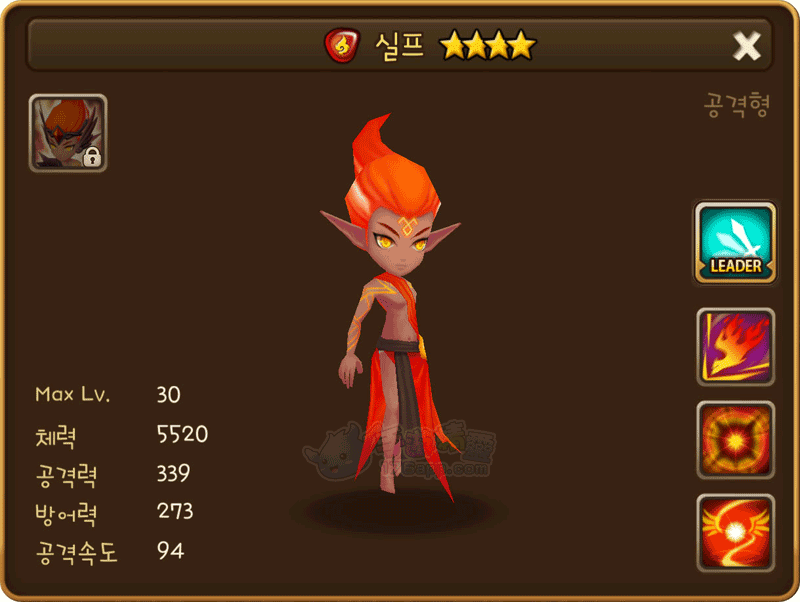This screenshot has height=602, width=800.
Task: Open the fiery explosion skill icon
Action: pos(736,439)
